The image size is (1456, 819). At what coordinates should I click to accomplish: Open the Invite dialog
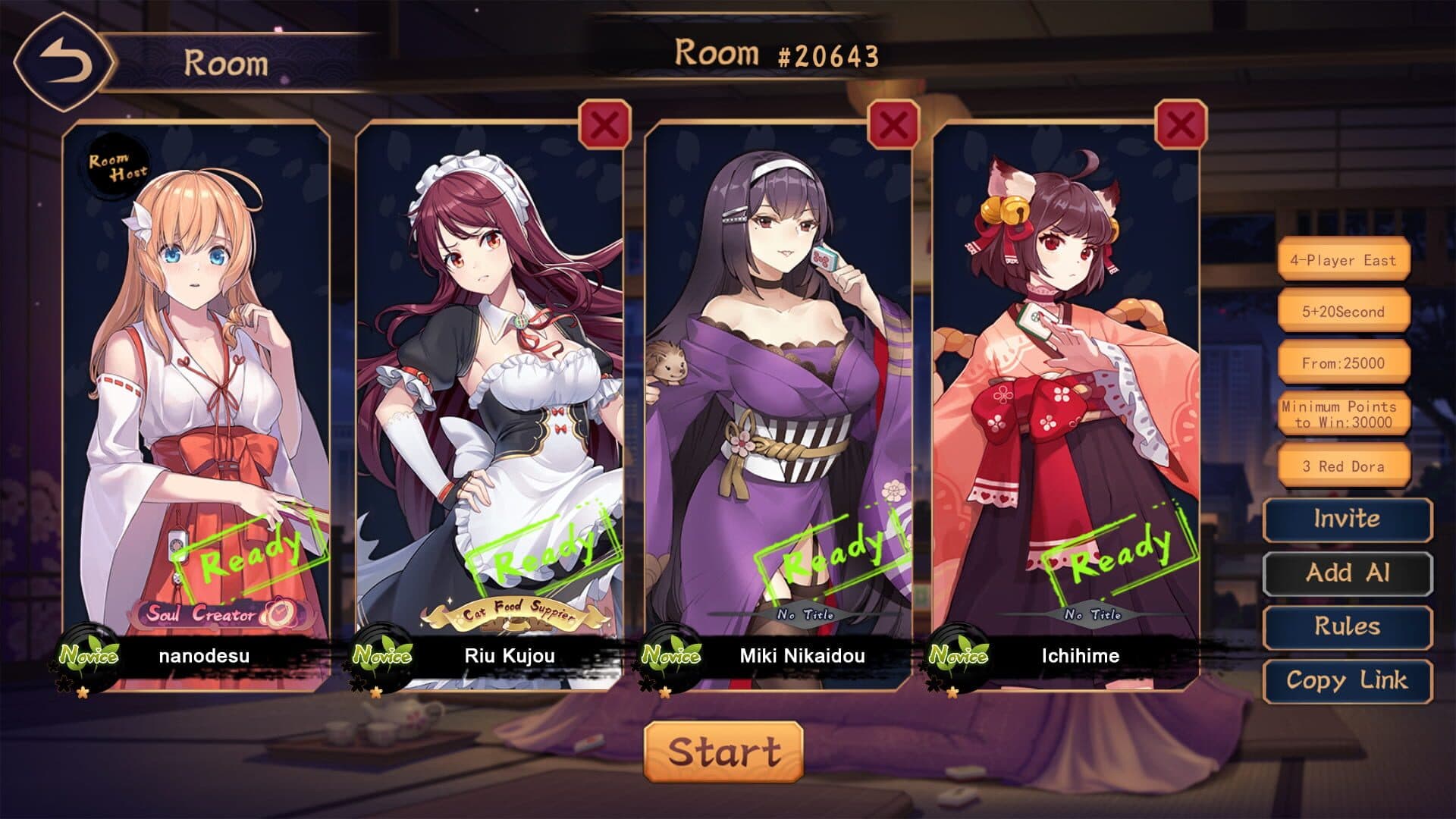1347,519
